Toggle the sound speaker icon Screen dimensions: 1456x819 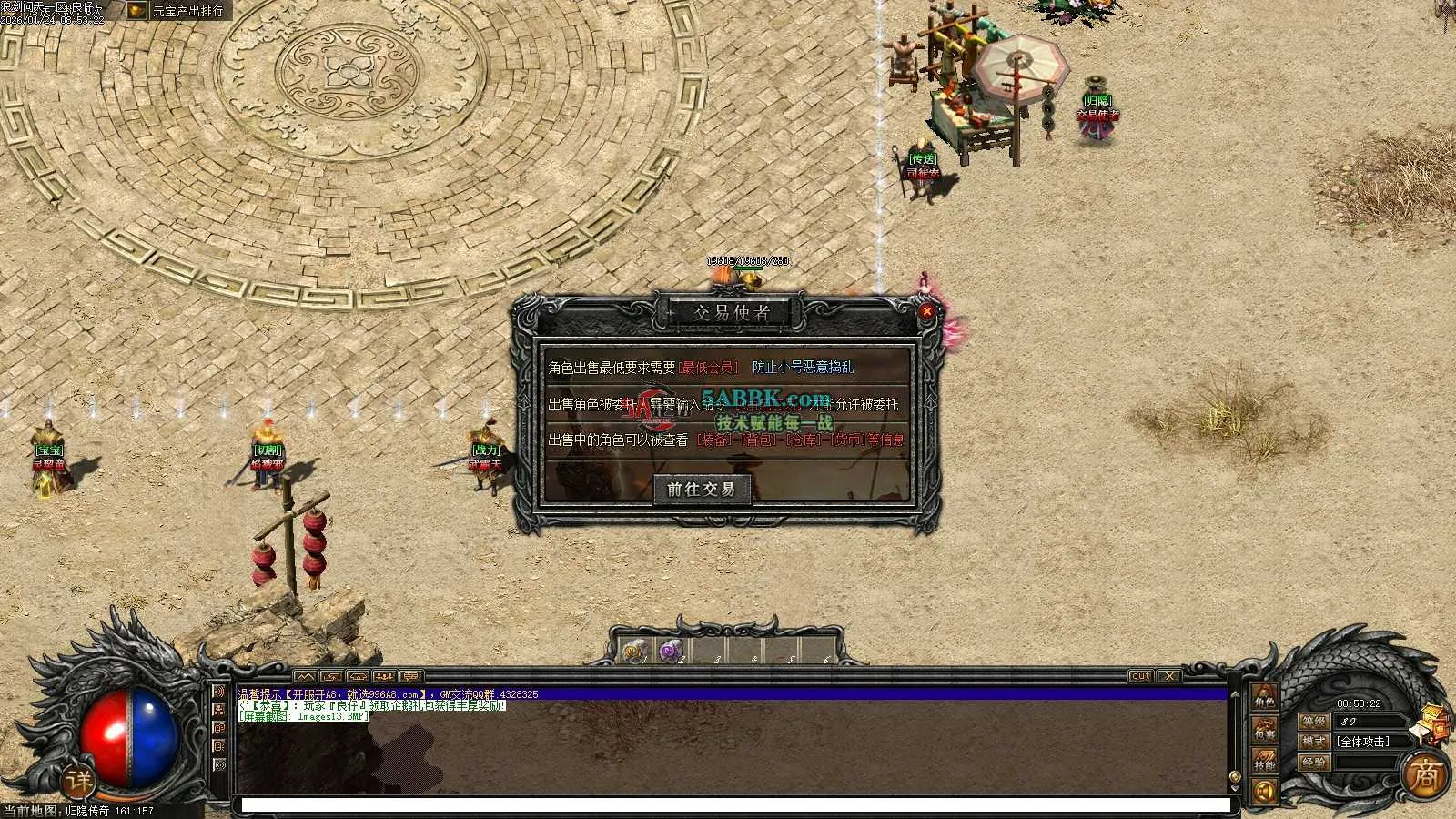click(1265, 792)
